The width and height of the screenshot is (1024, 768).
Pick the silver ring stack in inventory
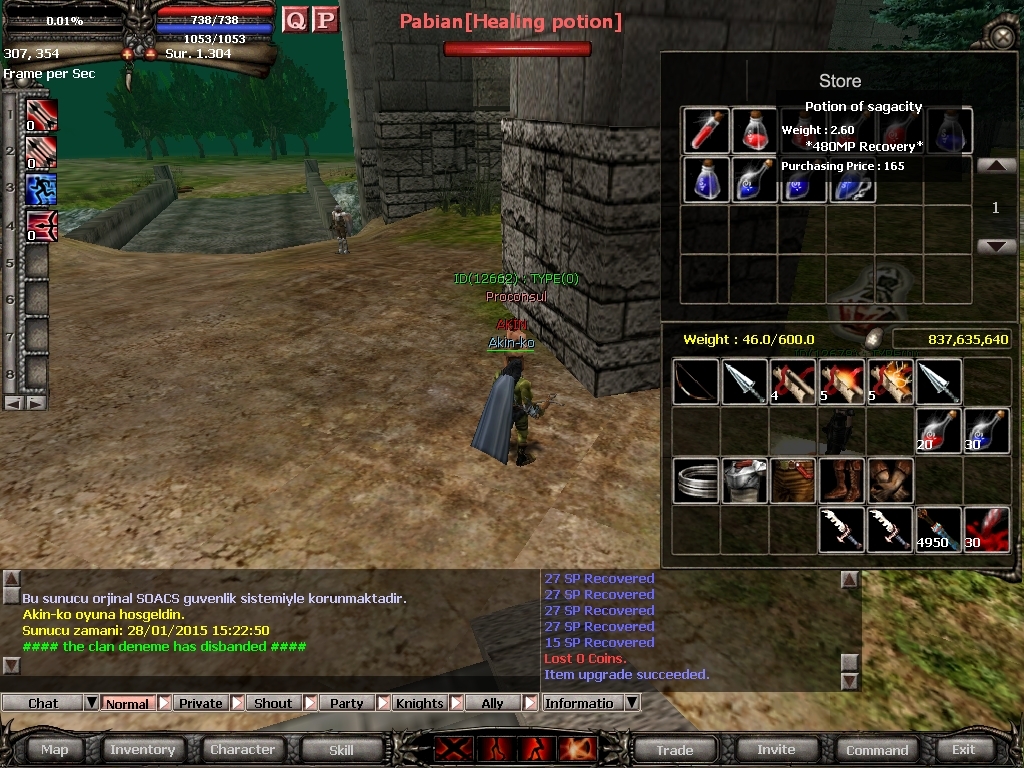pos(696,481)
